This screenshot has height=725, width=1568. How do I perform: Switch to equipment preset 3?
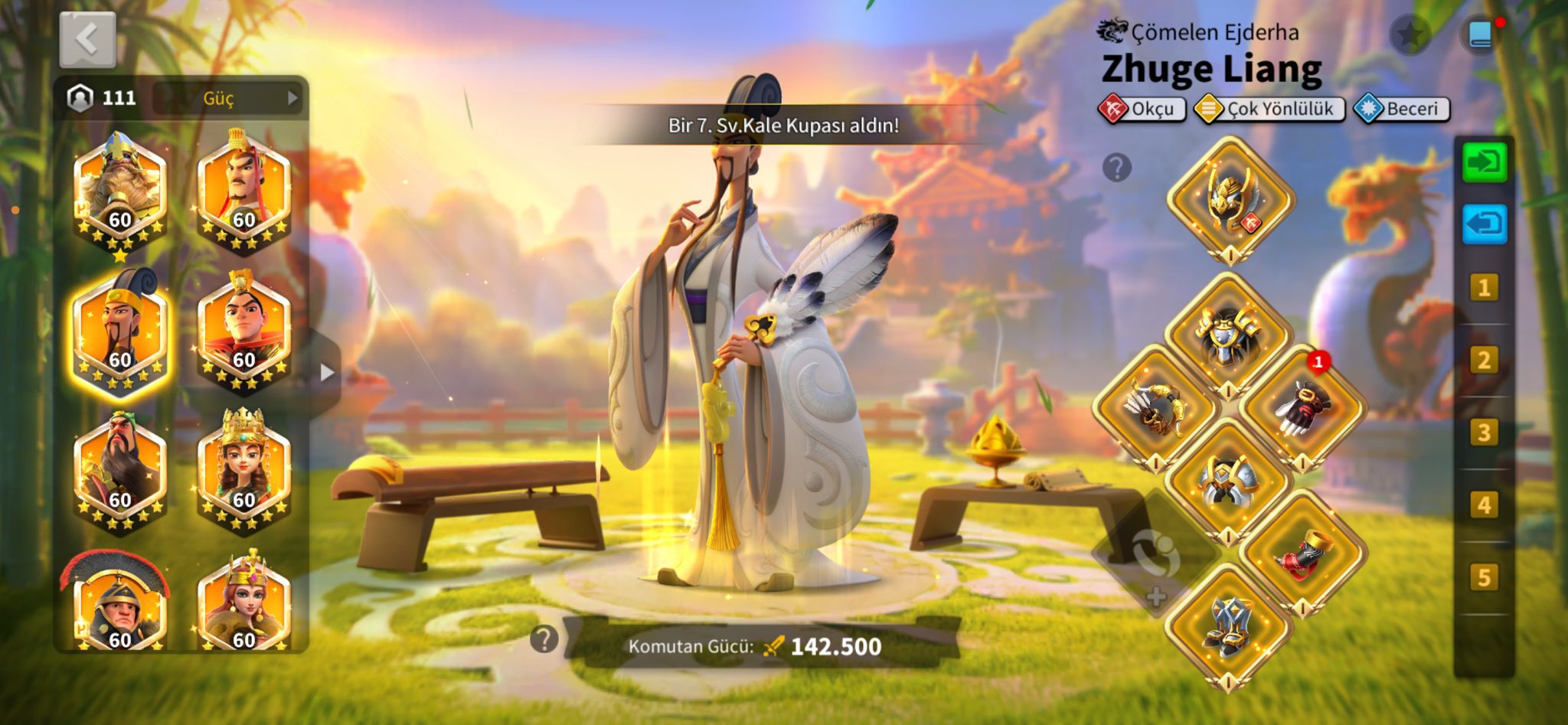pos(1483,433)
